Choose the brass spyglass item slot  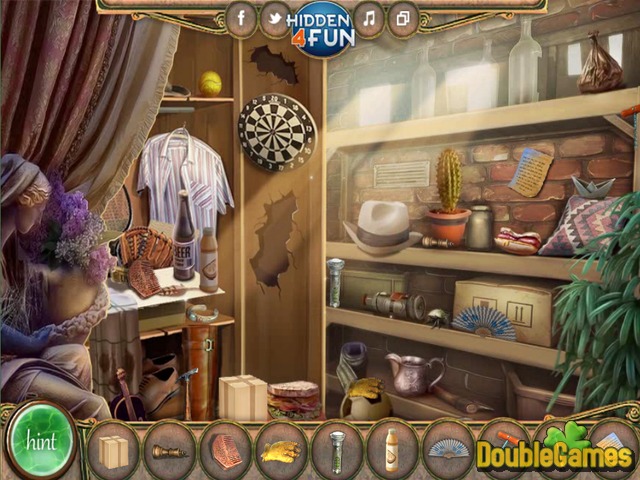tap(169, 449)
